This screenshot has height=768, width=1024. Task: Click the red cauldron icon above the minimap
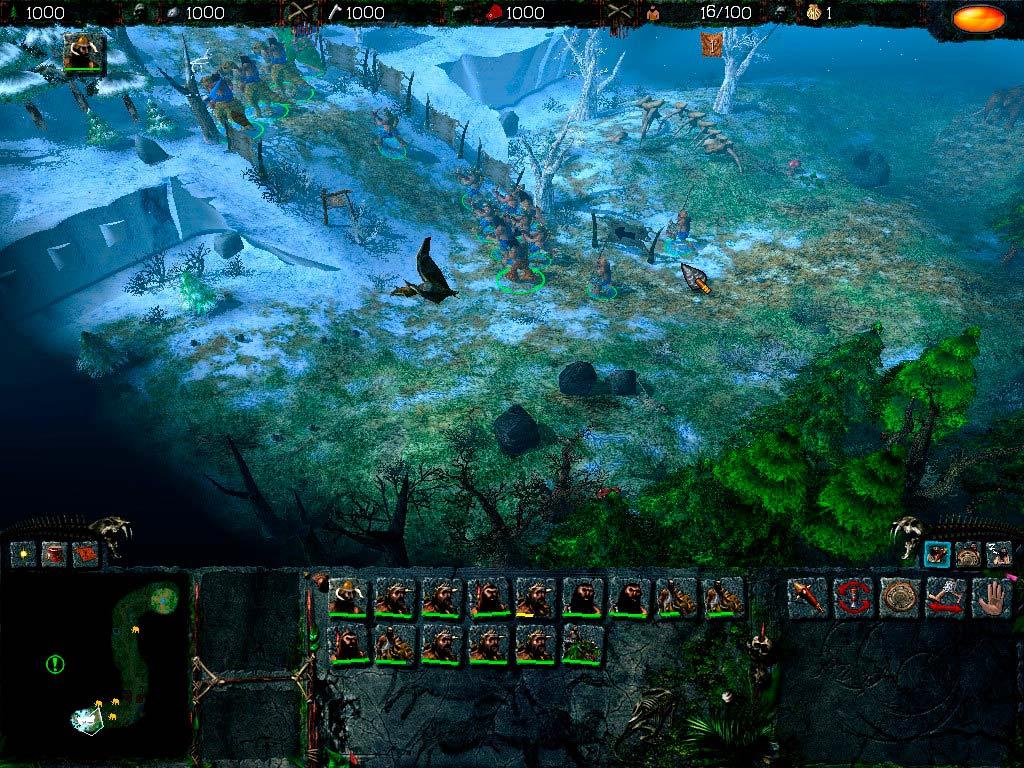tap(54, 553)
